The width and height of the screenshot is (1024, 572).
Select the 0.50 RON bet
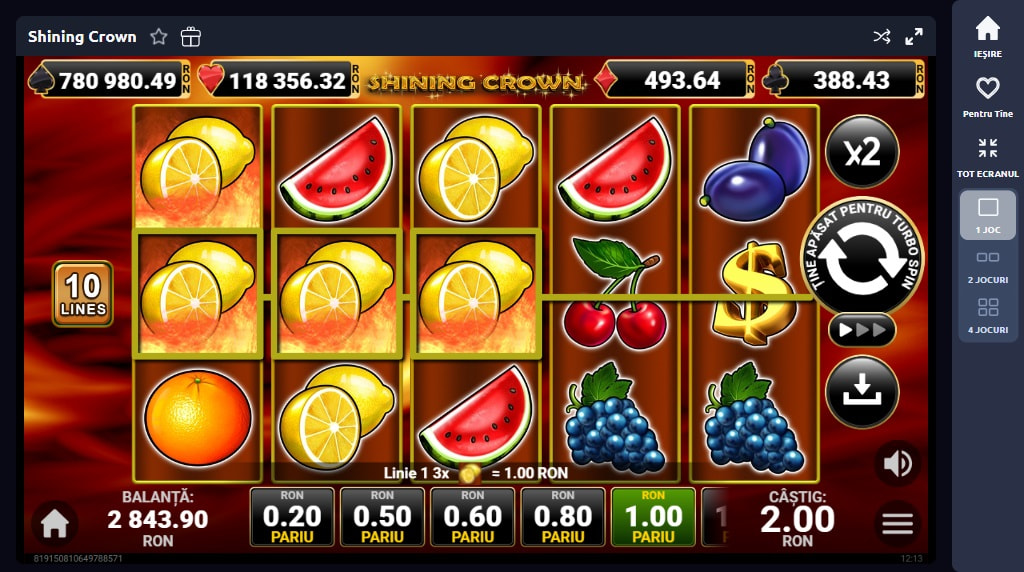pyautogui.click(x=382, y=517)
